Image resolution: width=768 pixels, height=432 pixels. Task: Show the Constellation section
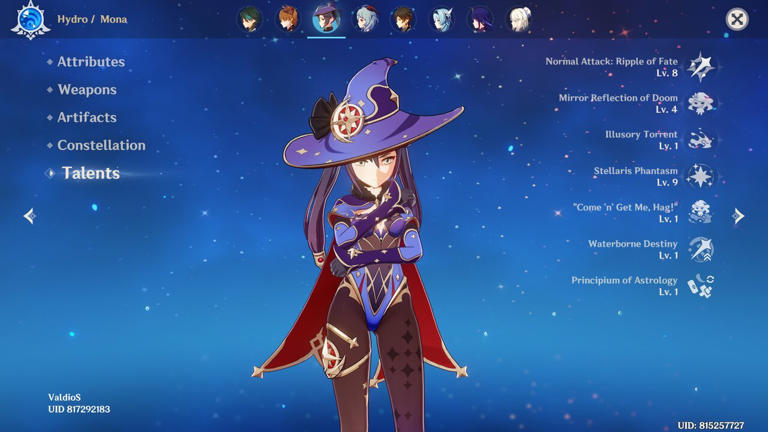point(100,145)
